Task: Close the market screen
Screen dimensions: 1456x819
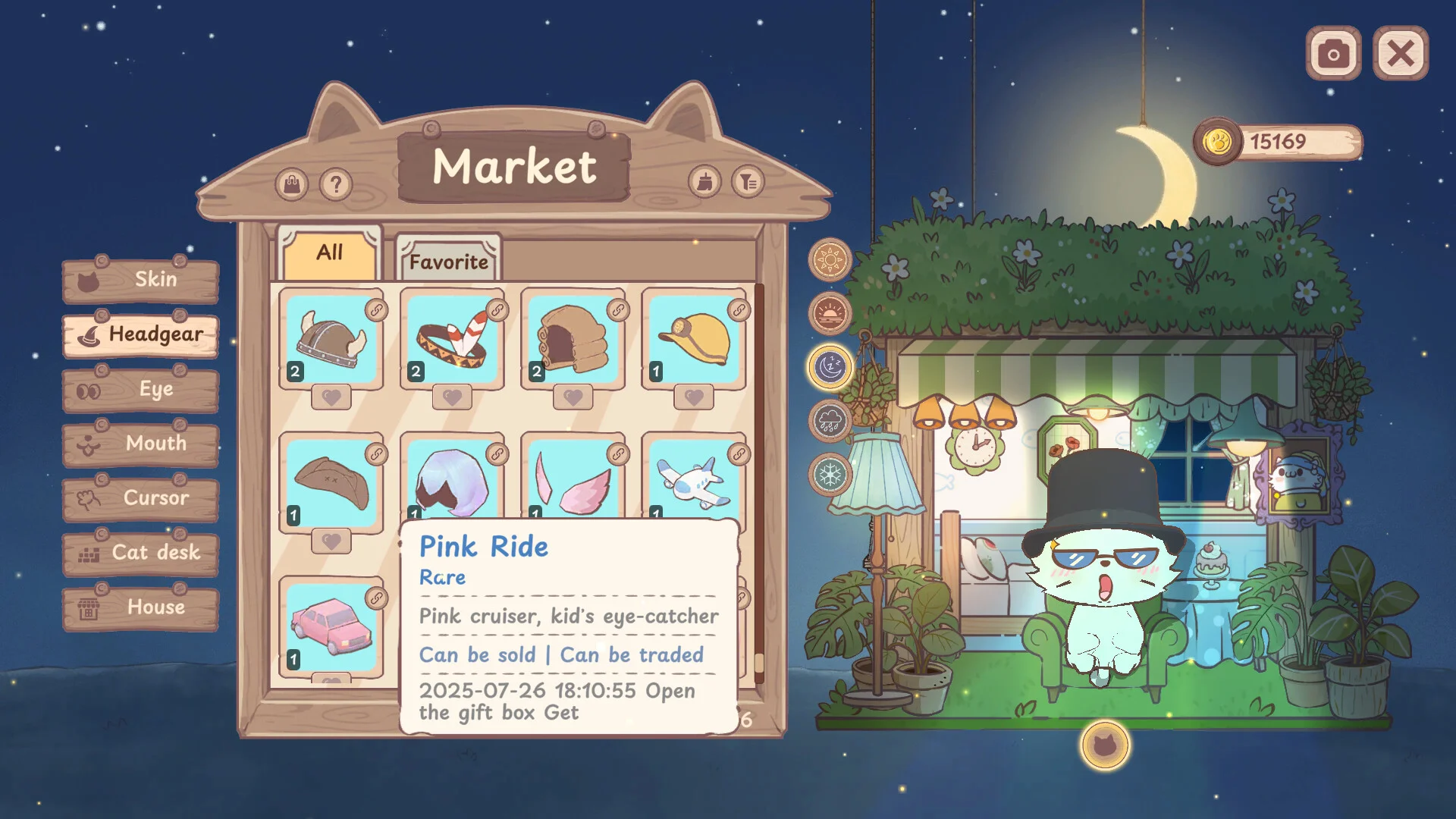Action: coord(1400,53)
